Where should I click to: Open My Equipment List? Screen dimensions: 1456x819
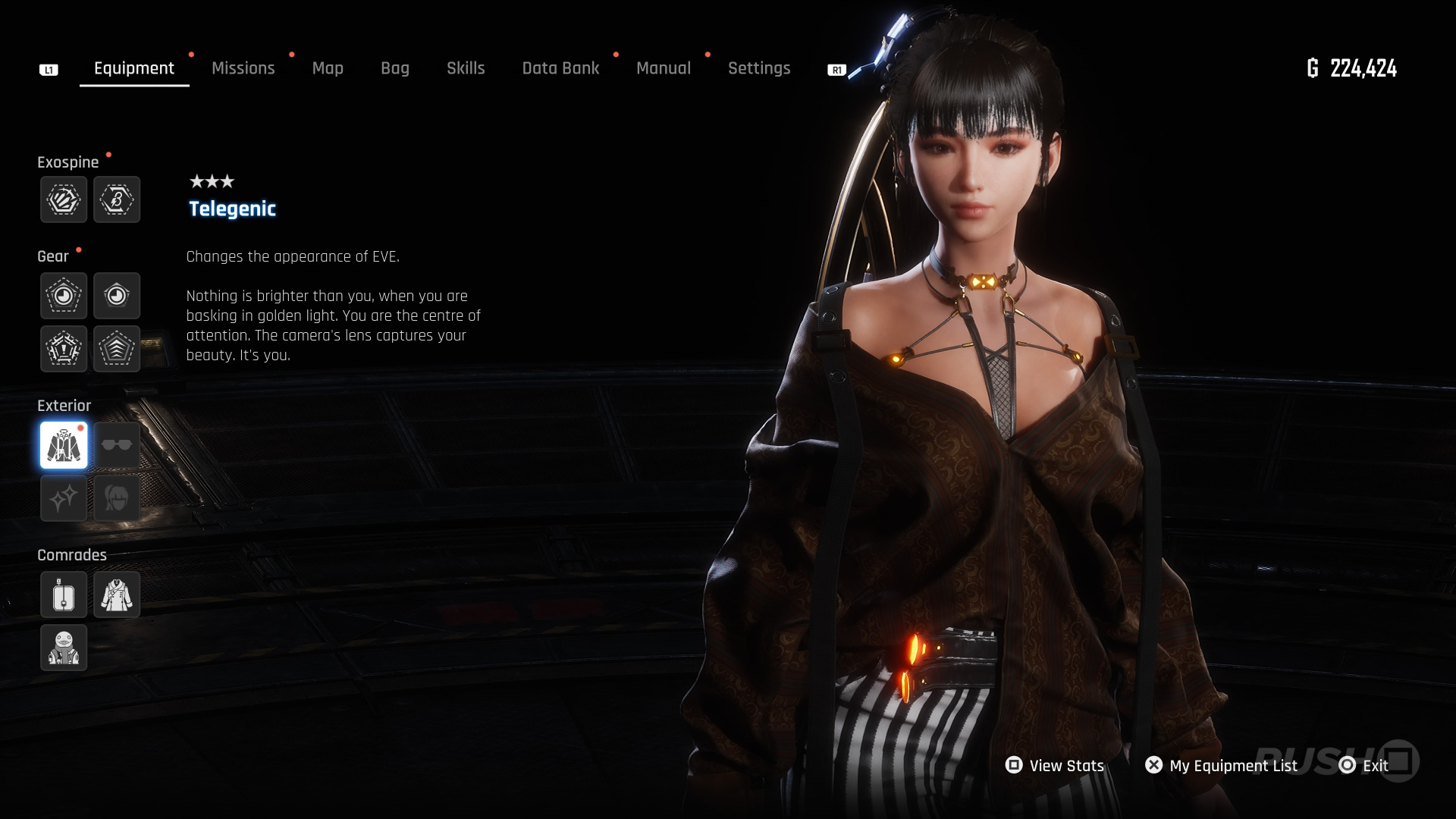pyautogui.click(x=1222, y=766)
